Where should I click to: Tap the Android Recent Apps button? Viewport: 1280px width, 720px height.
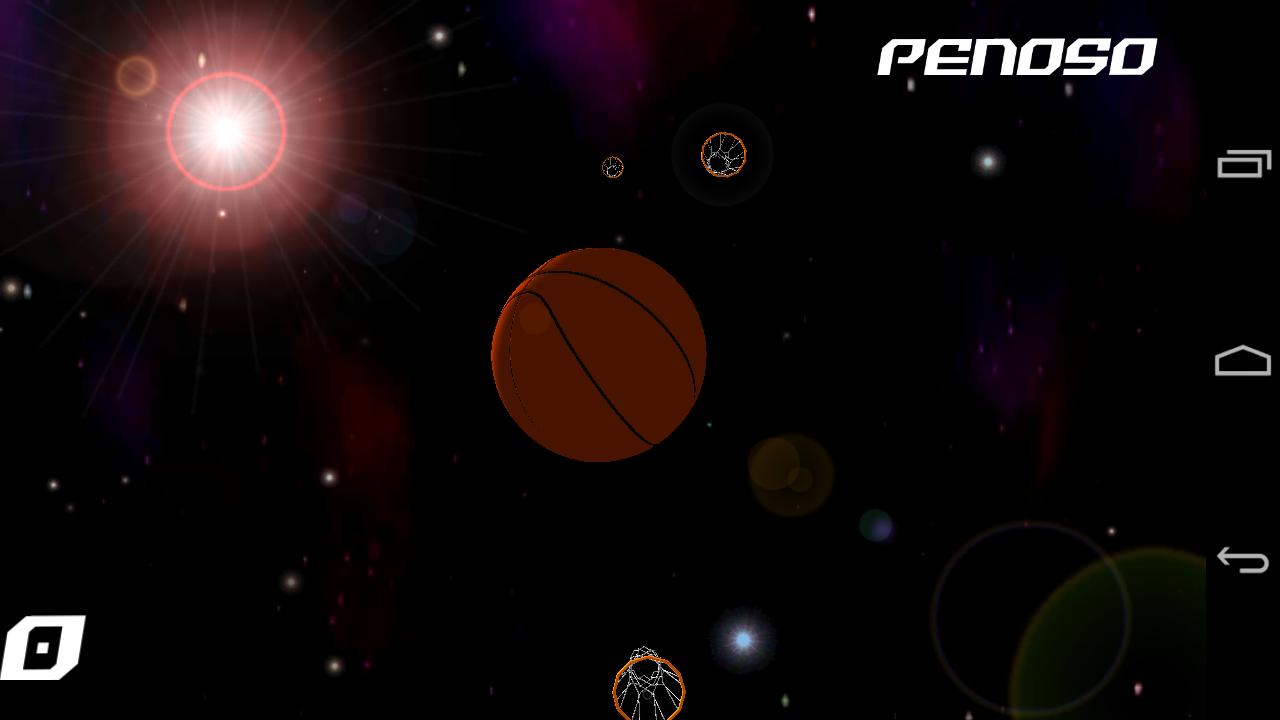click(x=1242, y=162)
